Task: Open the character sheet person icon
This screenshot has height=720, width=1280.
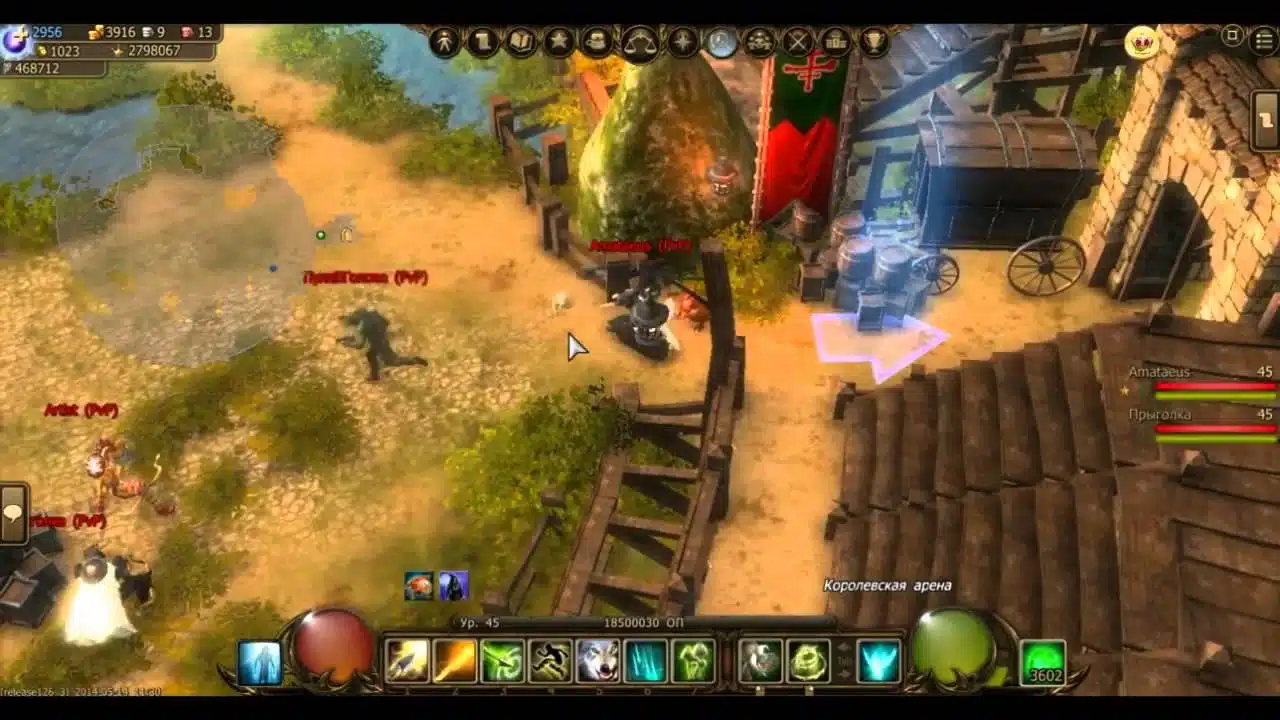Action: pyautogui.click(x=445, y=41)
